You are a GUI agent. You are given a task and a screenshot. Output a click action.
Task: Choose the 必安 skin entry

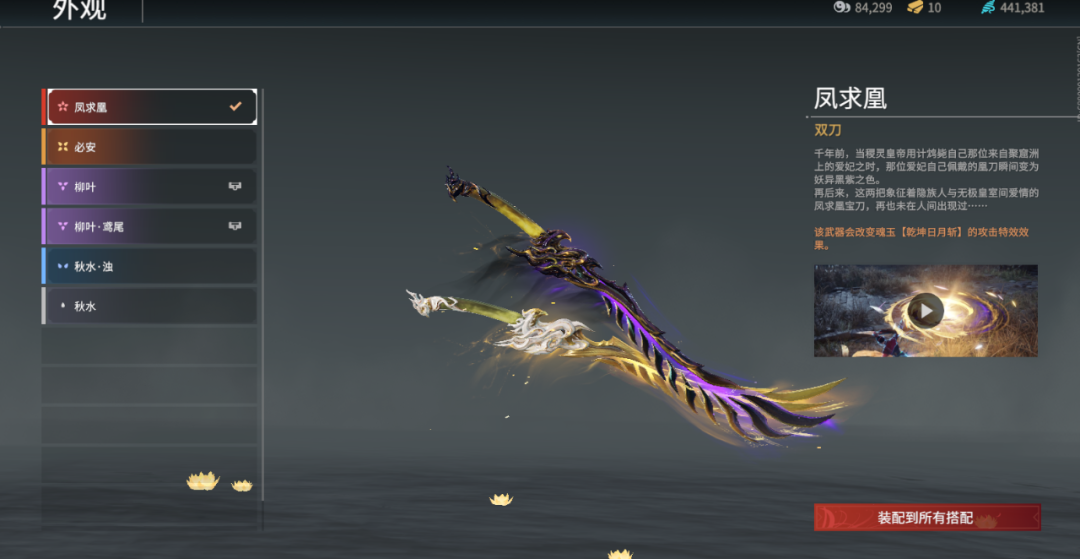pos(150,147)
